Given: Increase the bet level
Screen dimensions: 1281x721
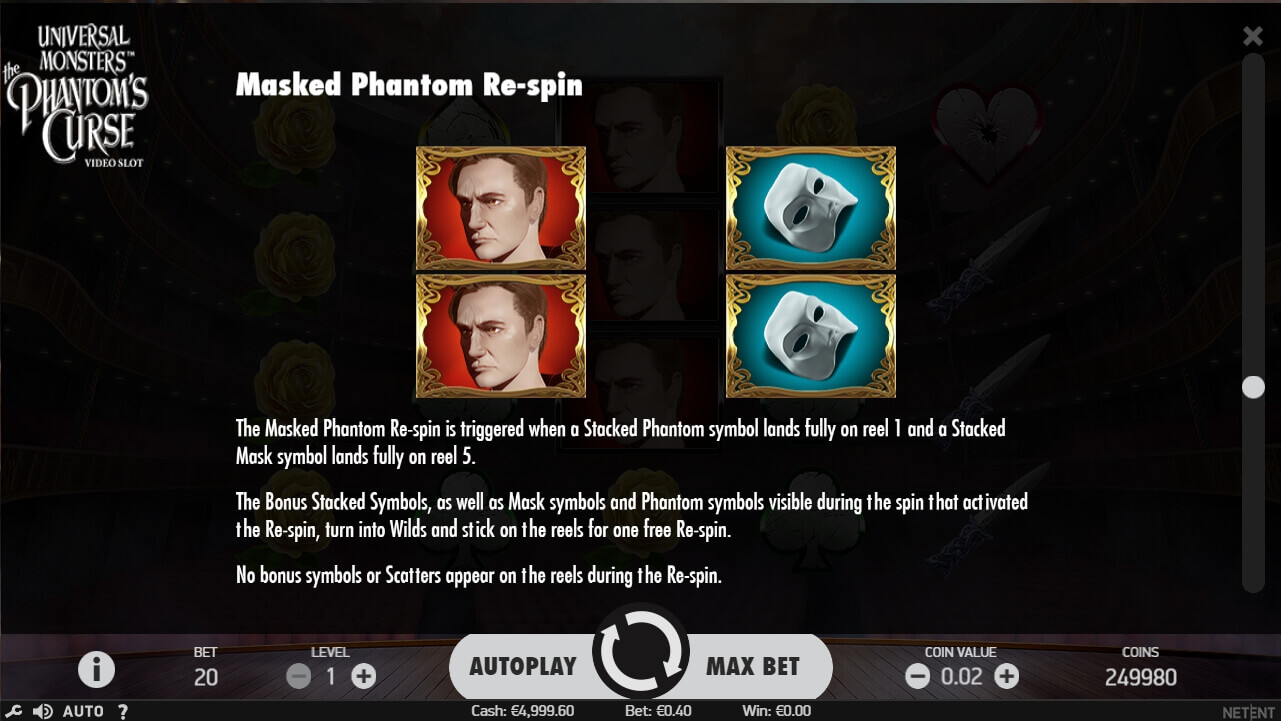Looking at the screenshot, I should click(x=364, y=676).
